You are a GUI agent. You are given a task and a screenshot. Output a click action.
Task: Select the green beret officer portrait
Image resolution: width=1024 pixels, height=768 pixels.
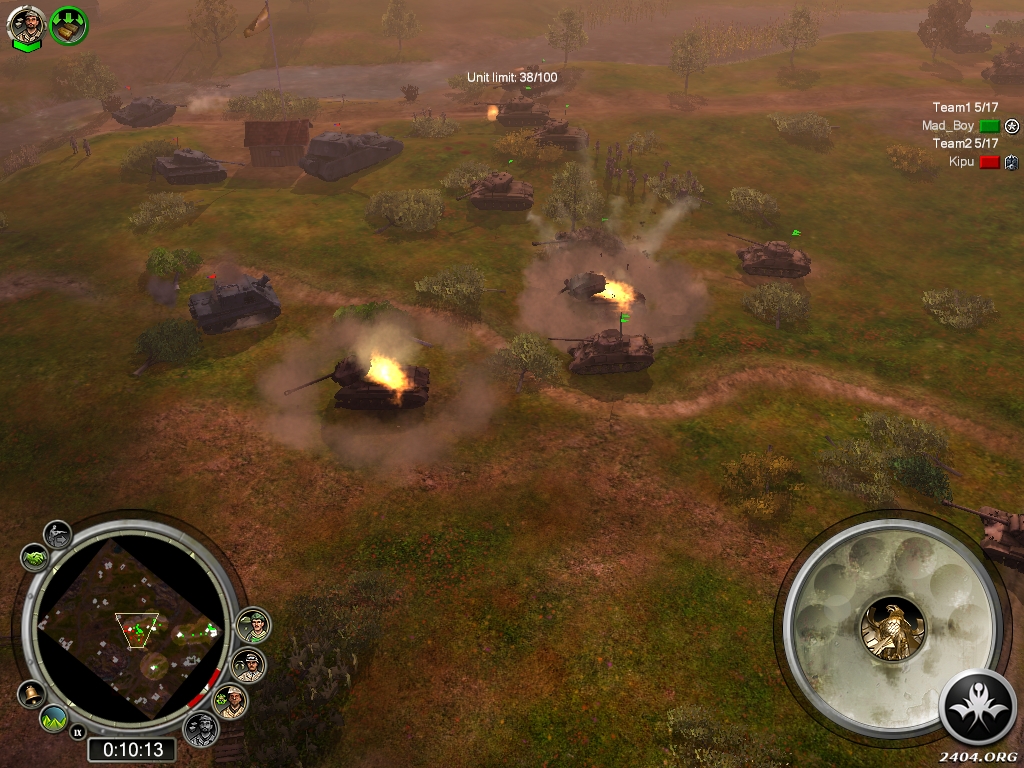[252, 626]
